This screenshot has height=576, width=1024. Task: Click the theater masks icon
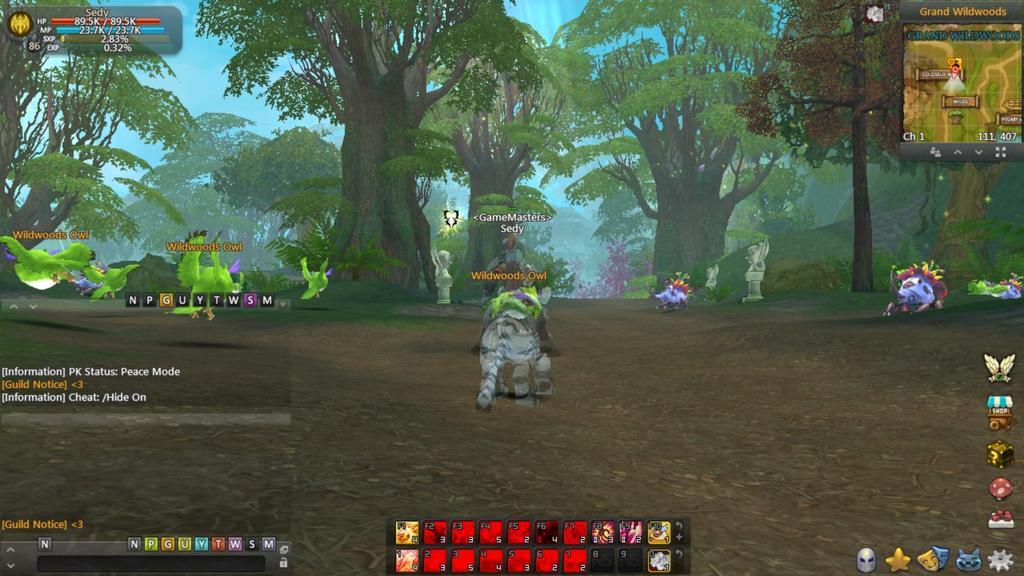(x=932, y=560)
